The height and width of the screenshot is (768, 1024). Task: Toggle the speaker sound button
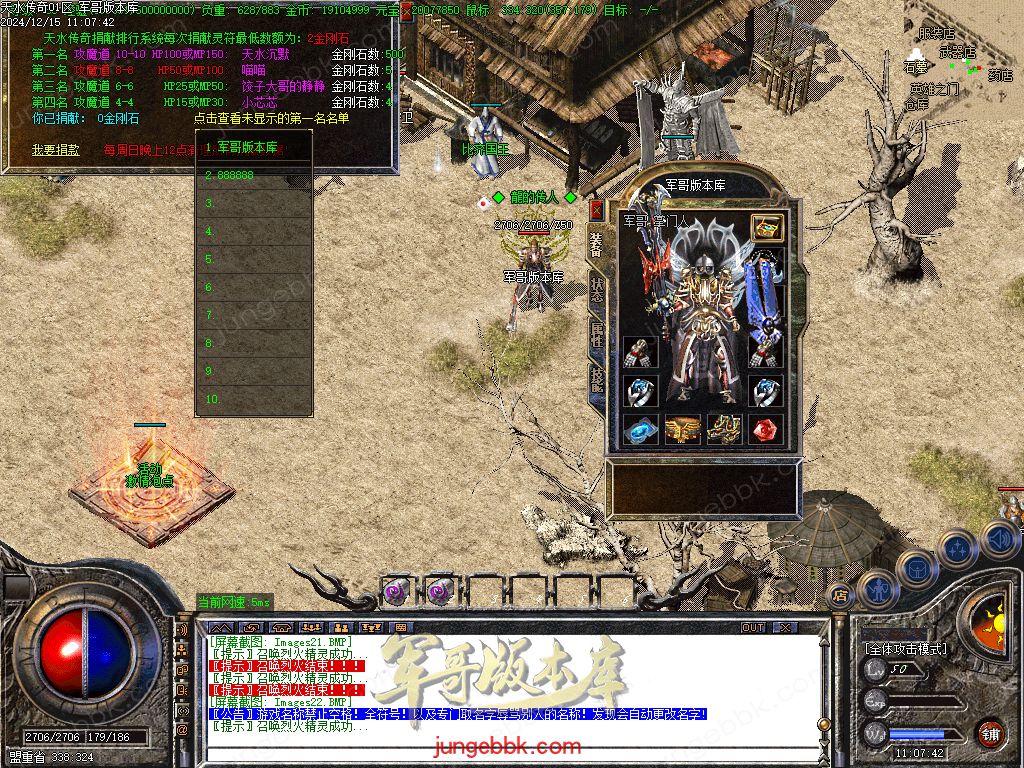[x=1000, y=538]
